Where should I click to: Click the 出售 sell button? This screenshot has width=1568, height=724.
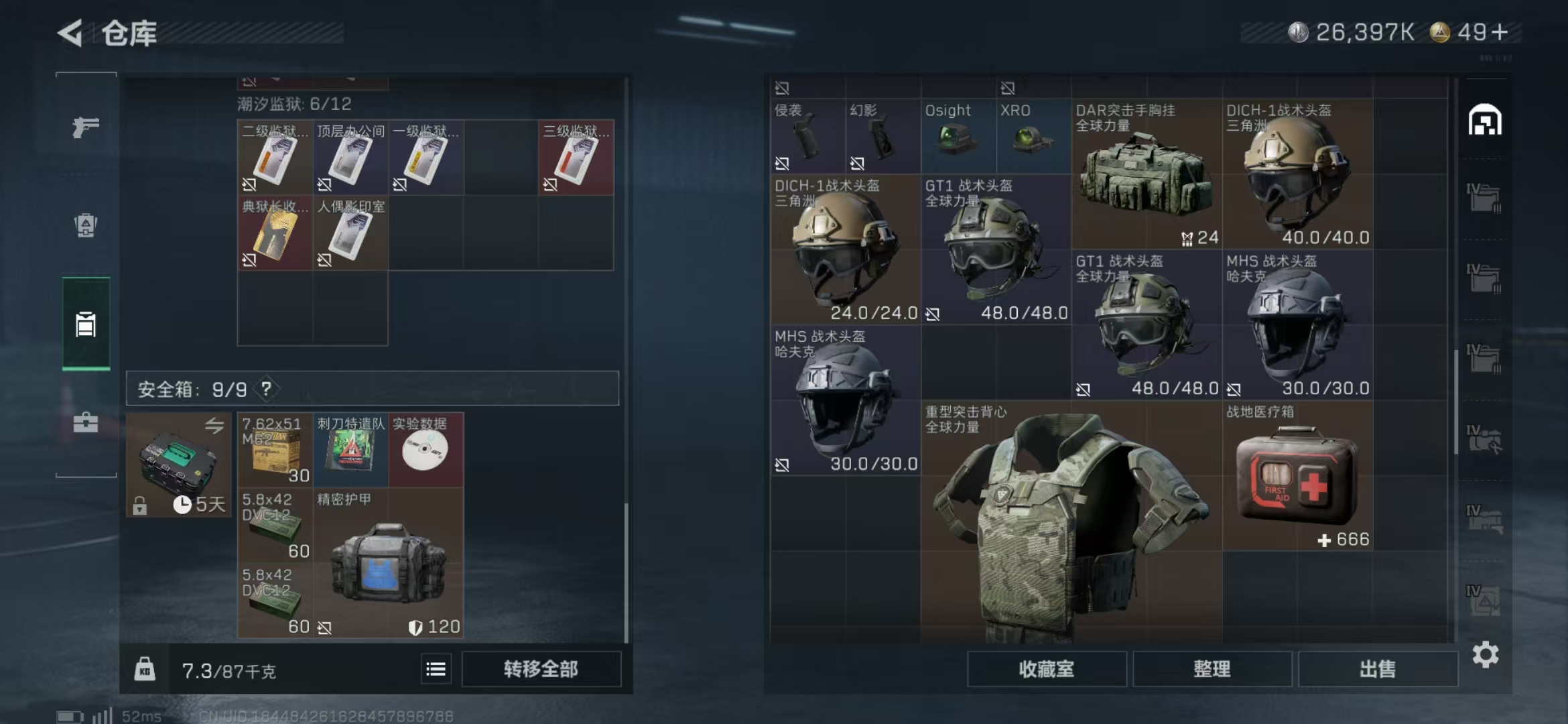1378,669
